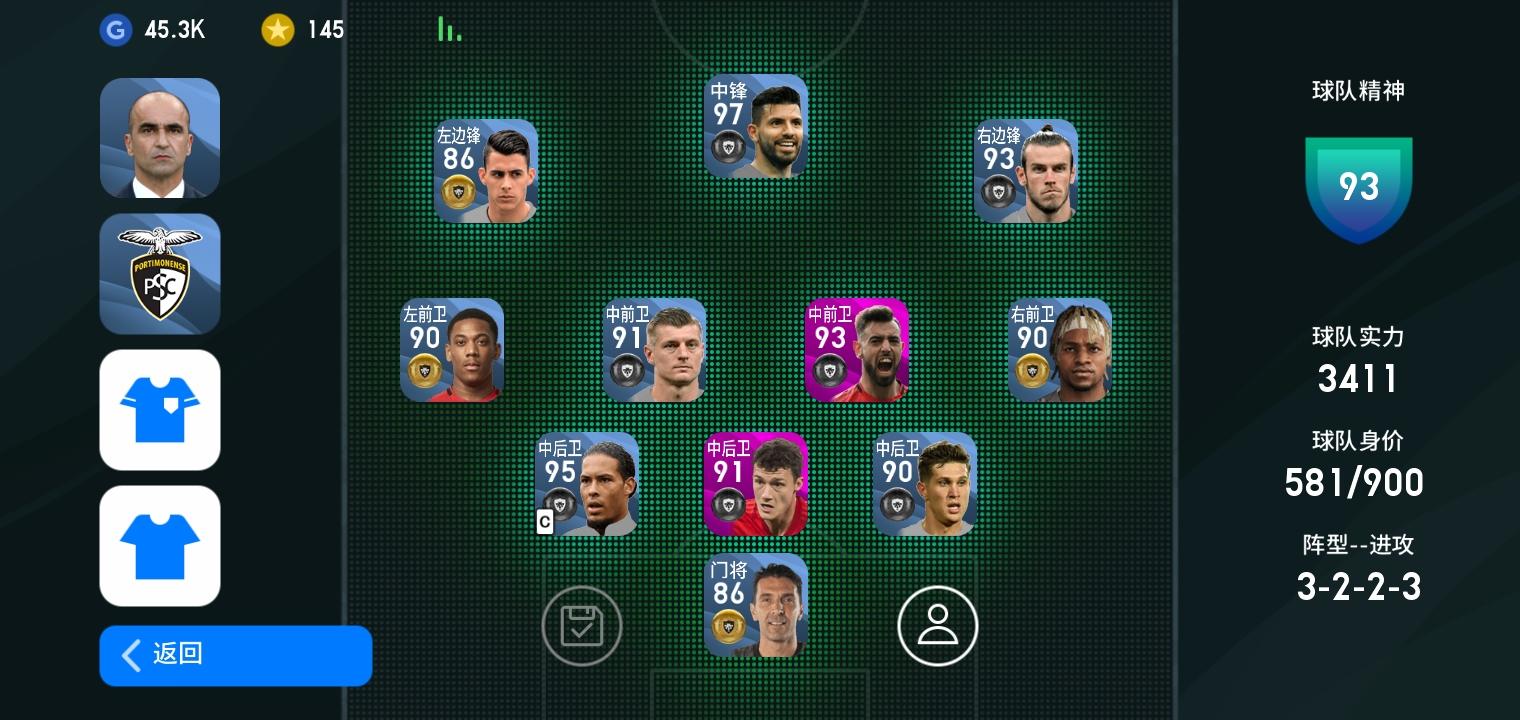The width and height of the screenshot is (1520, 720).
Task: Select Buffon's 86-rated goalkeeper card
Action: pos(755,605)
